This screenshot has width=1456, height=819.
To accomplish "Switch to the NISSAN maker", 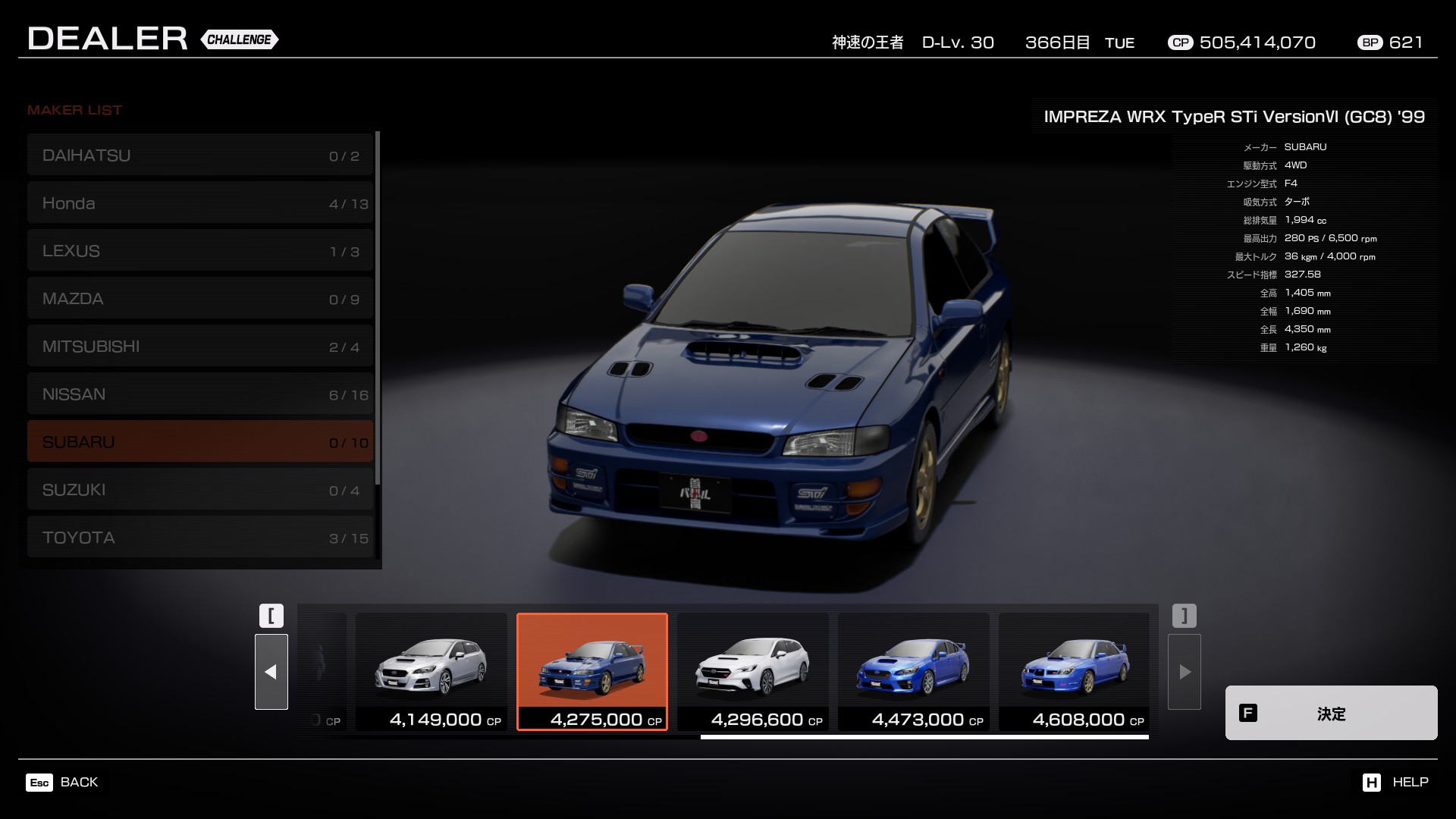I will [x=200, y=394].
